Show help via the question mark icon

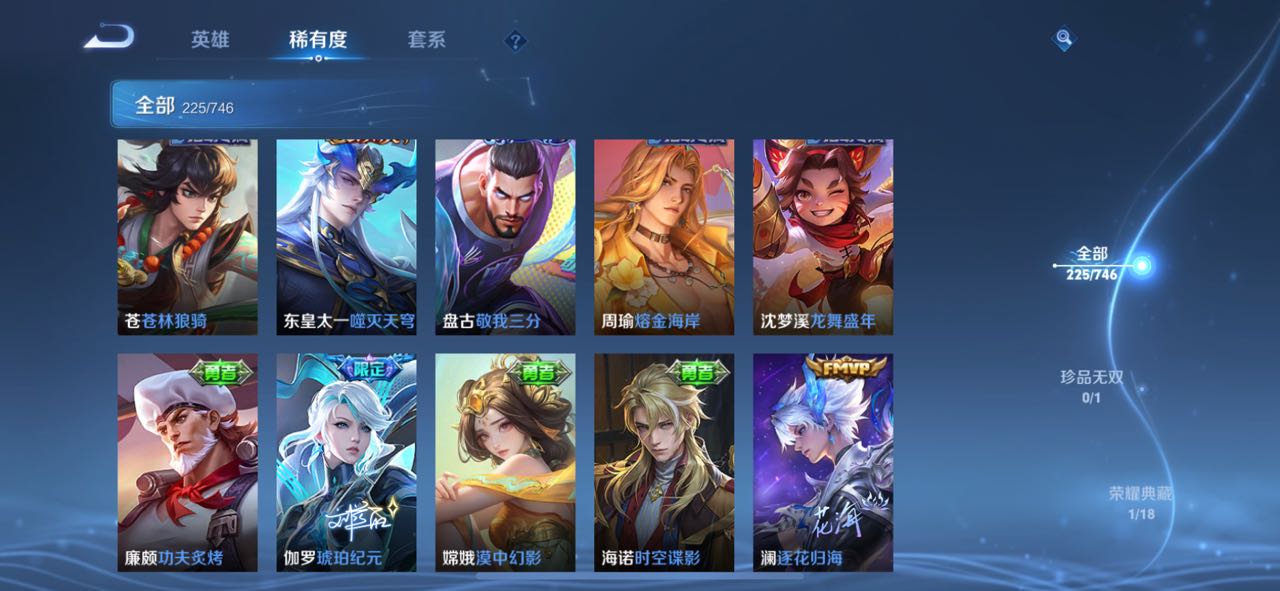(515, 41)
